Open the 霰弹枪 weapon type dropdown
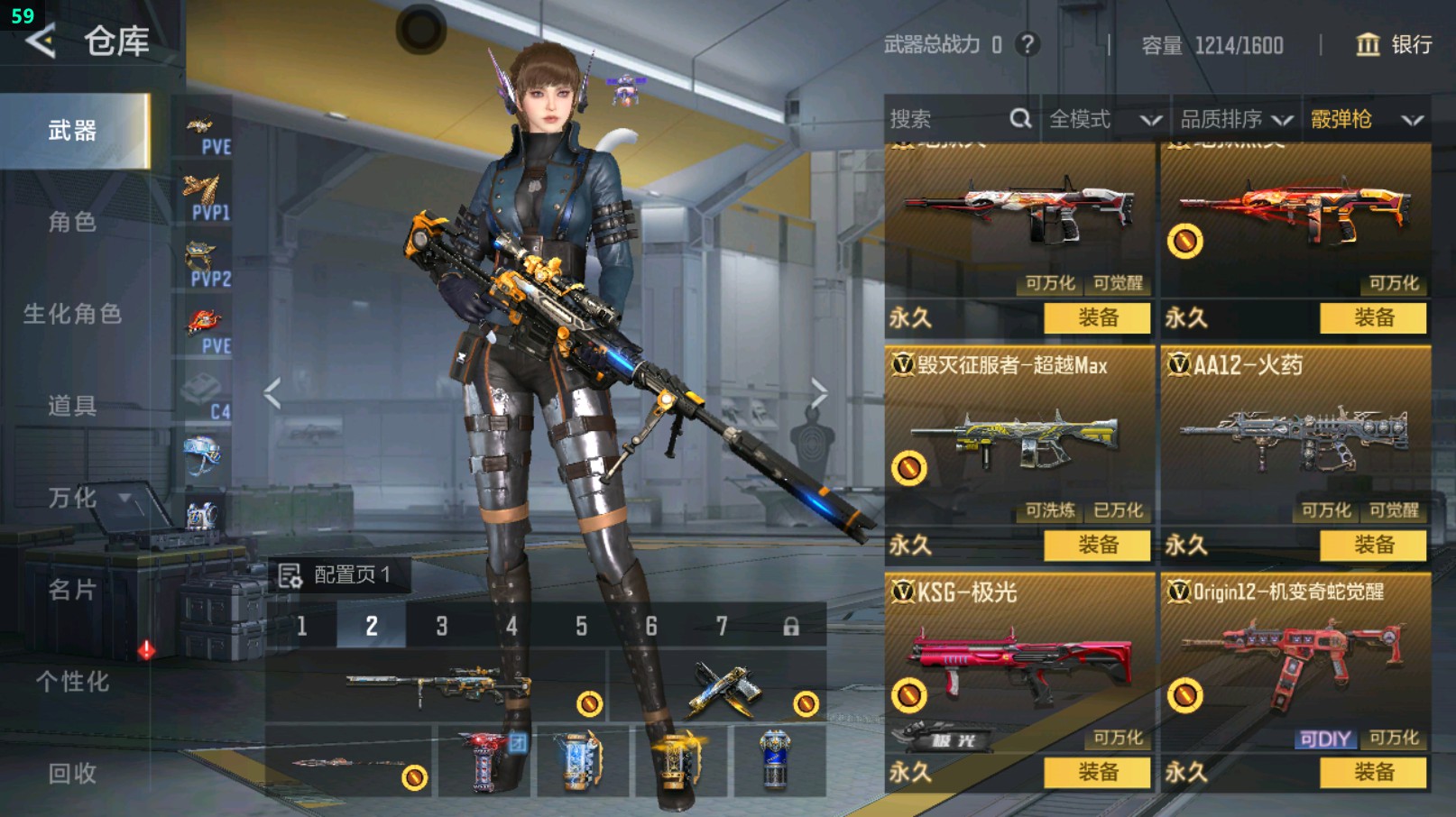 click(x=1366, y=119)
